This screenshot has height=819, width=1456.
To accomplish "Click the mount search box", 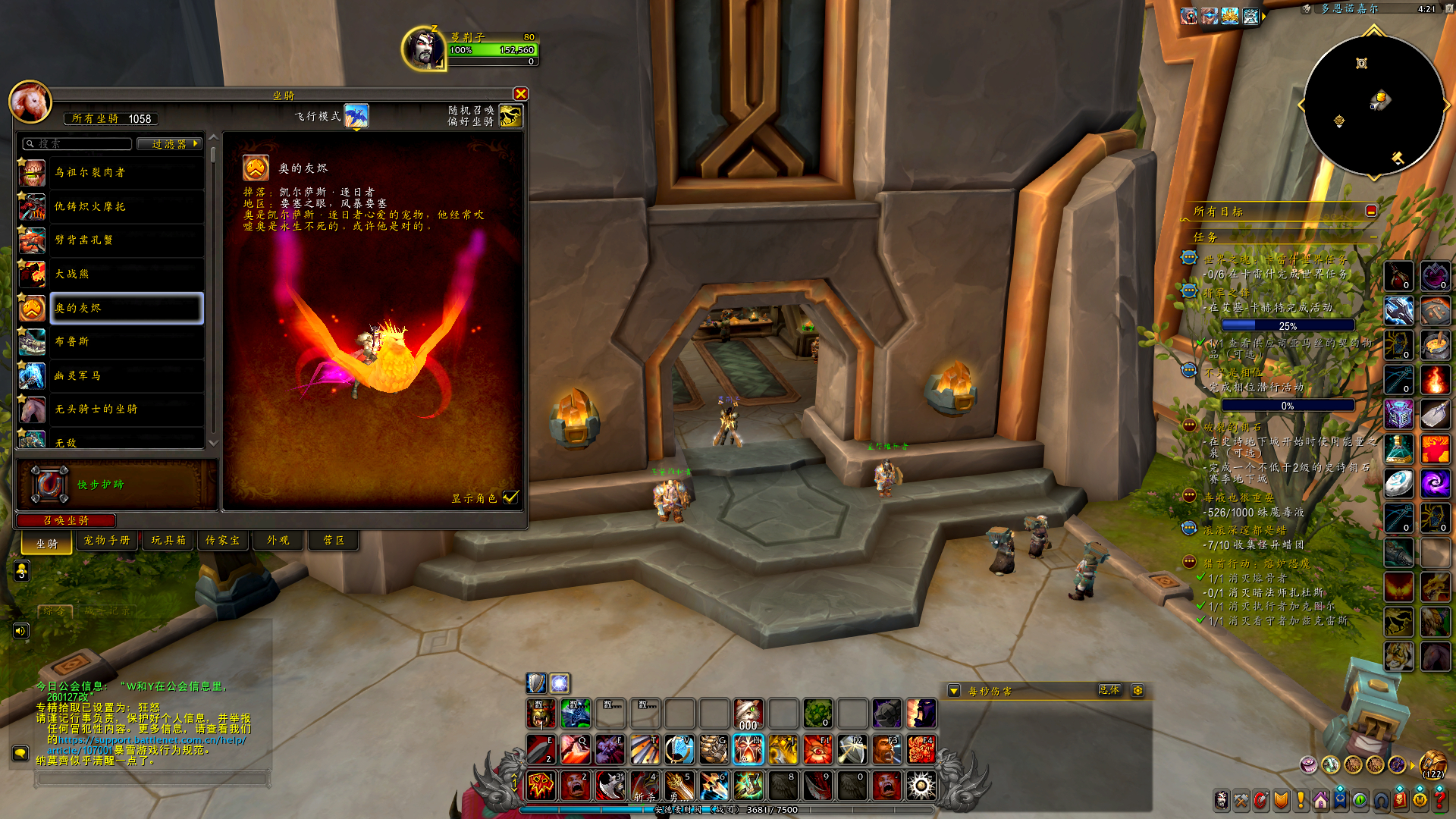I will [80, 144].
